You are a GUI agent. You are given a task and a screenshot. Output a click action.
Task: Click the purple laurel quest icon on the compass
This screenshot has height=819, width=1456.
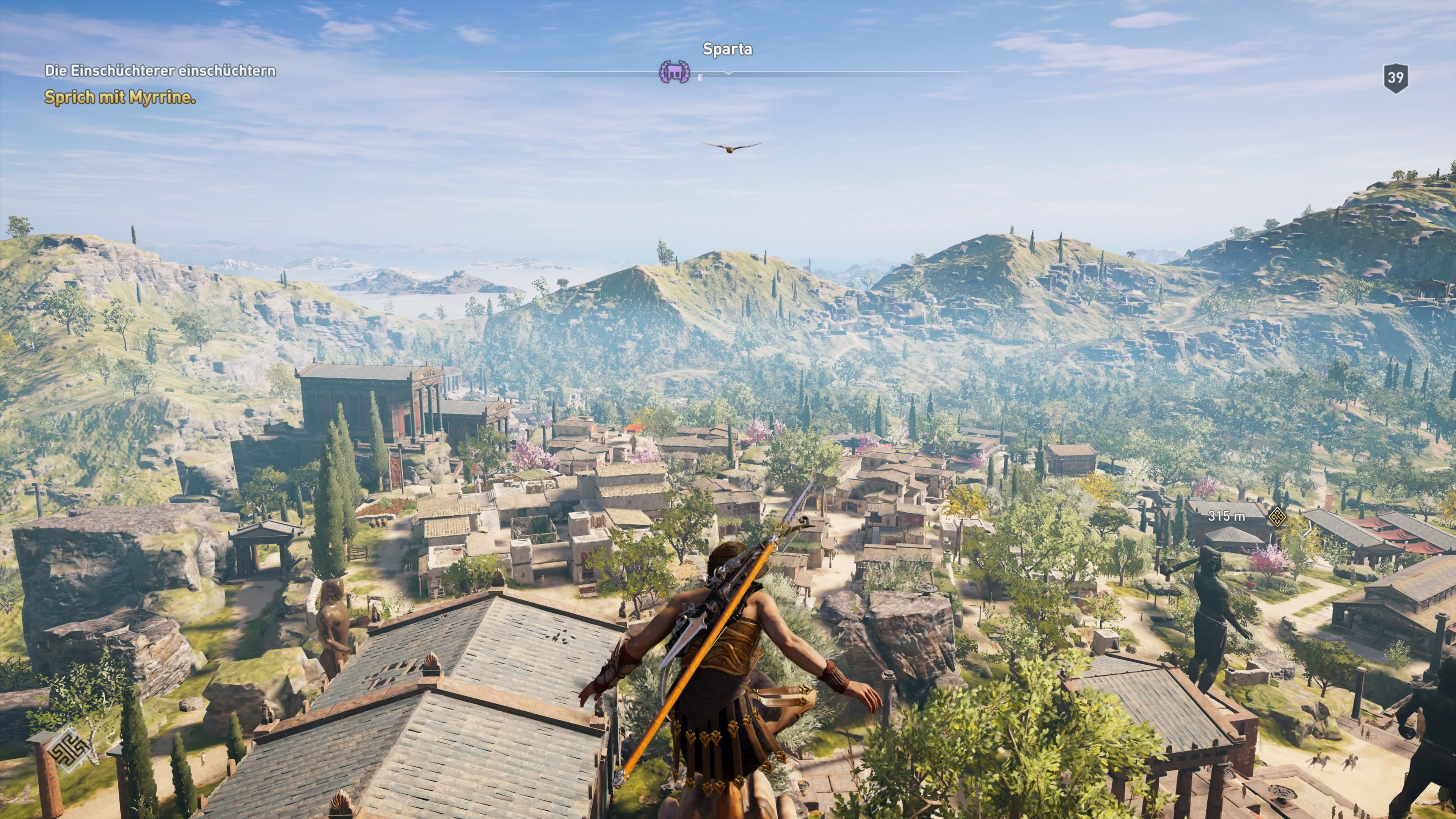point(675,73)
